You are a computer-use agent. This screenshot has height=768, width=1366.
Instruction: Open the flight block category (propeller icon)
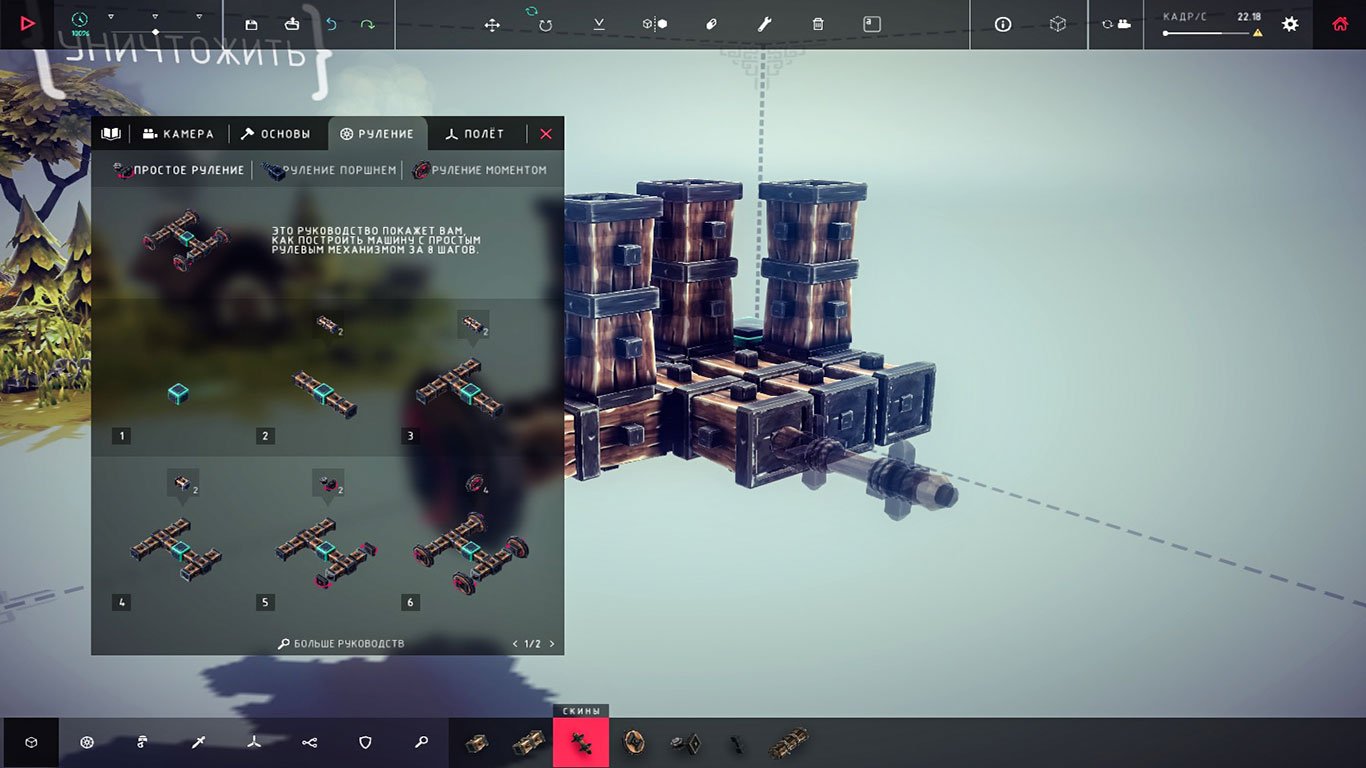point(254,742)
